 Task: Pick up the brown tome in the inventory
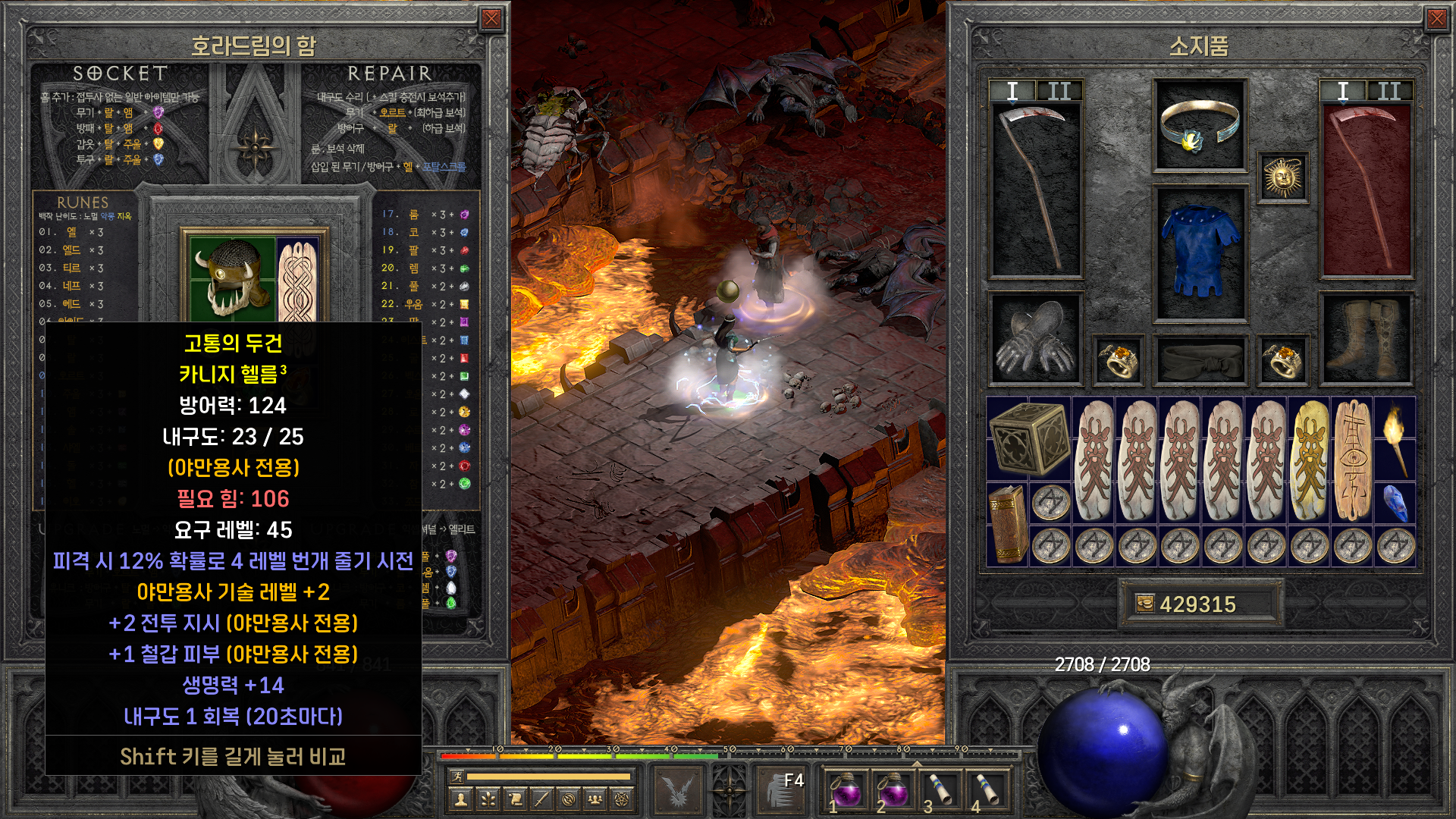pos(1007,524)
